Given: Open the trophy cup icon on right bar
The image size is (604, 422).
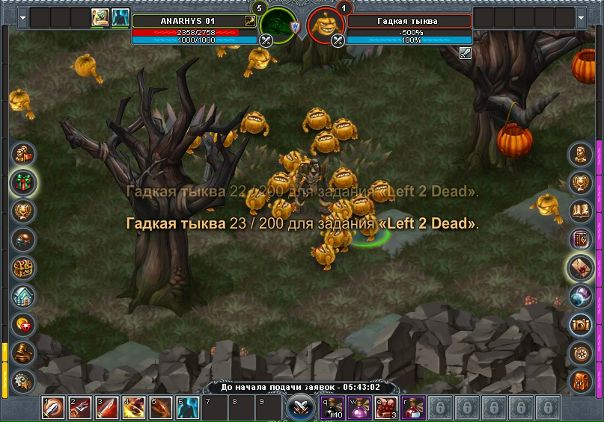Looking at the screenshot, I should click(x=581, y=182).
